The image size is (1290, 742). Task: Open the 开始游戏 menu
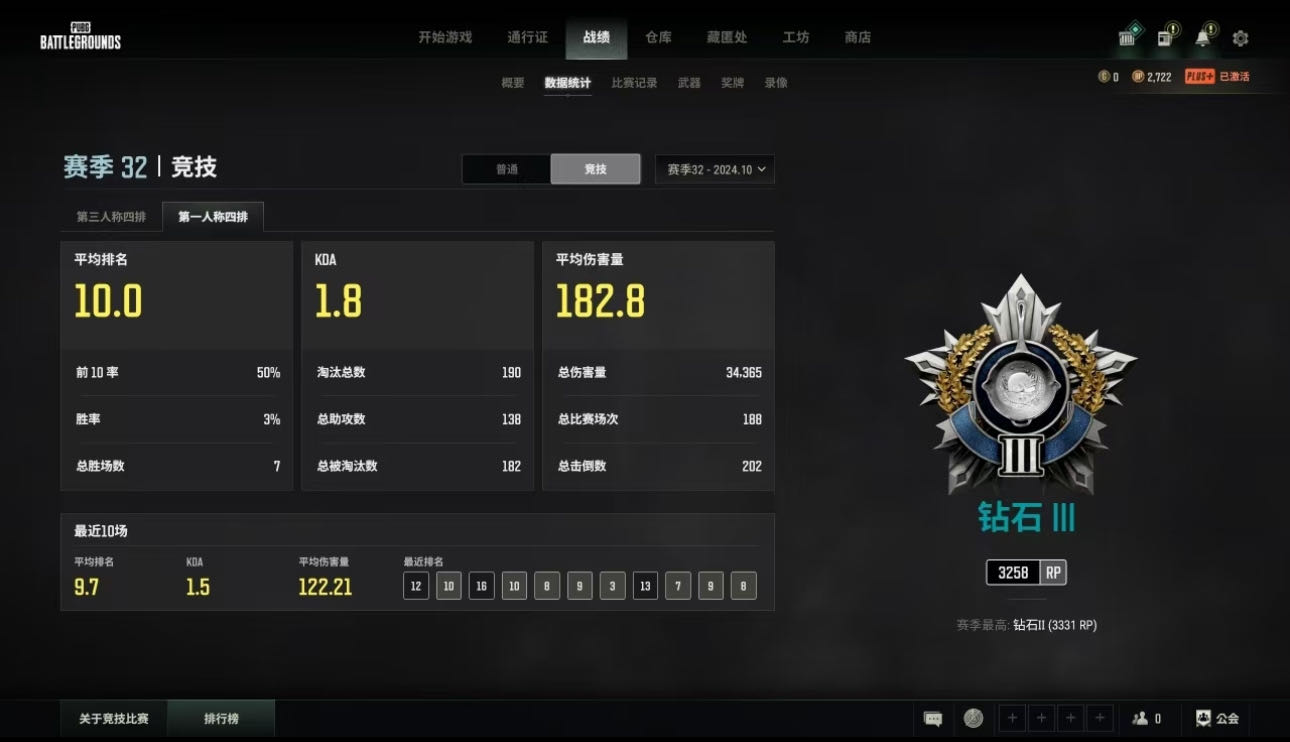445,37
